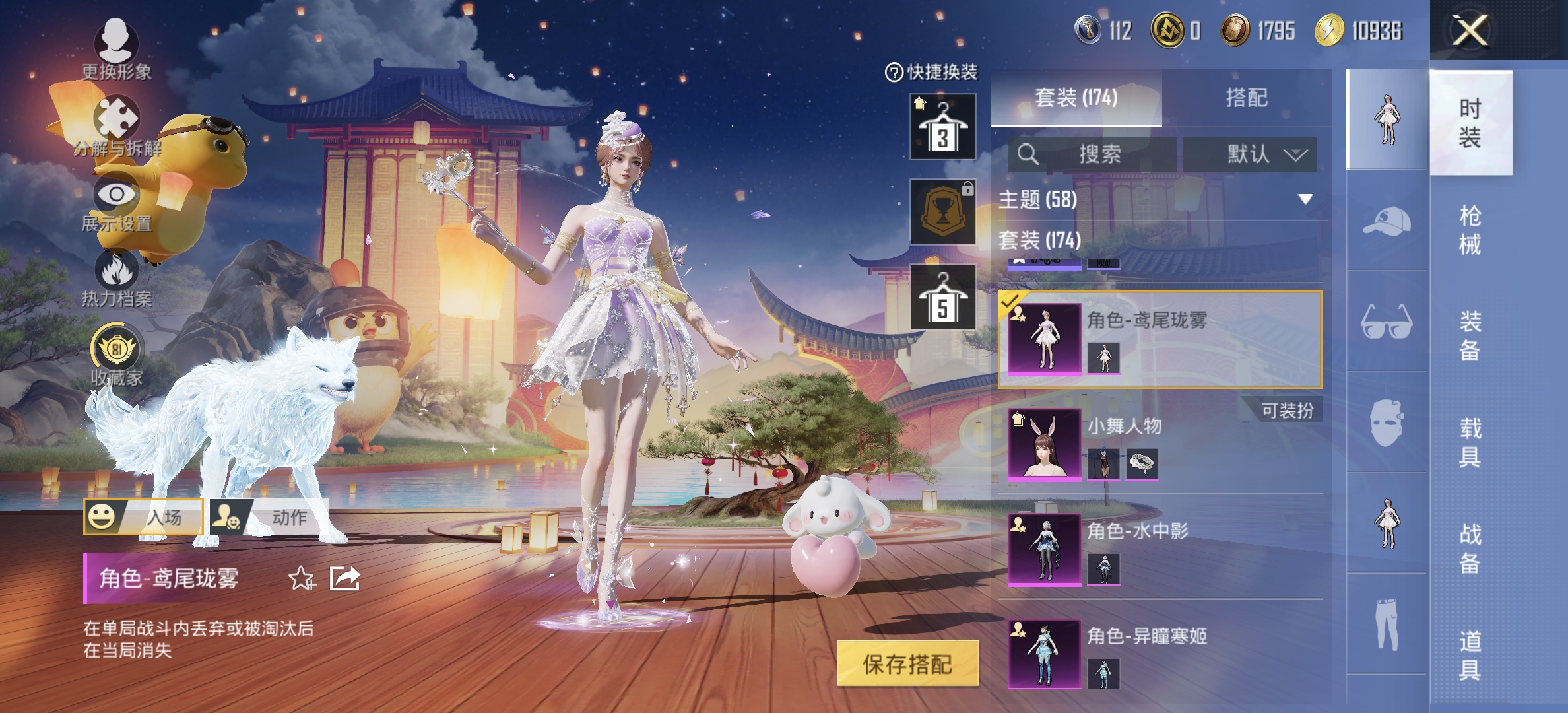This screenshot has height=713, width=1568.
Task: Switch to the 搭配 tab
Action: tap(1246, 98)
